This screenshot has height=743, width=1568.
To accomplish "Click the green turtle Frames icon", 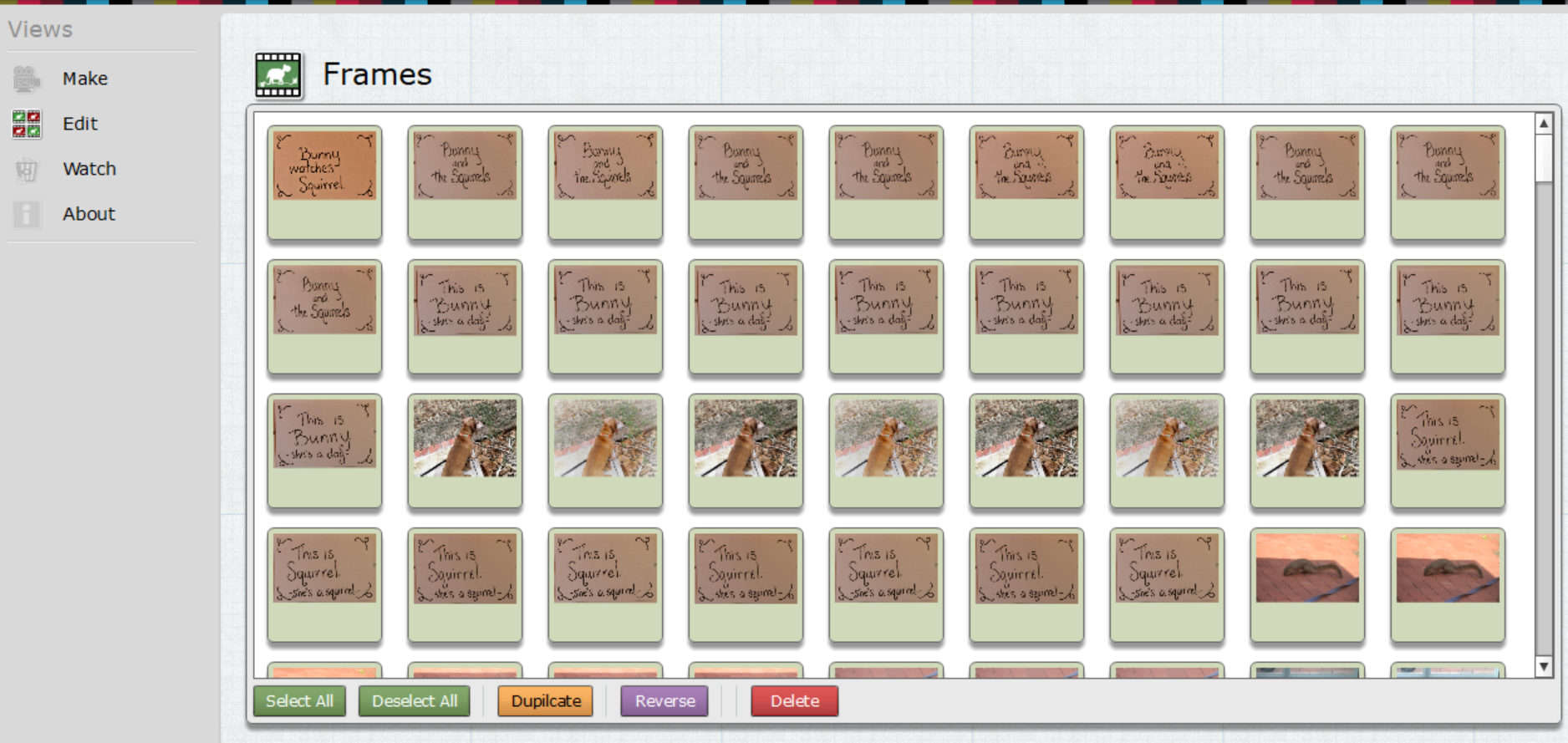I will [278, 74].
